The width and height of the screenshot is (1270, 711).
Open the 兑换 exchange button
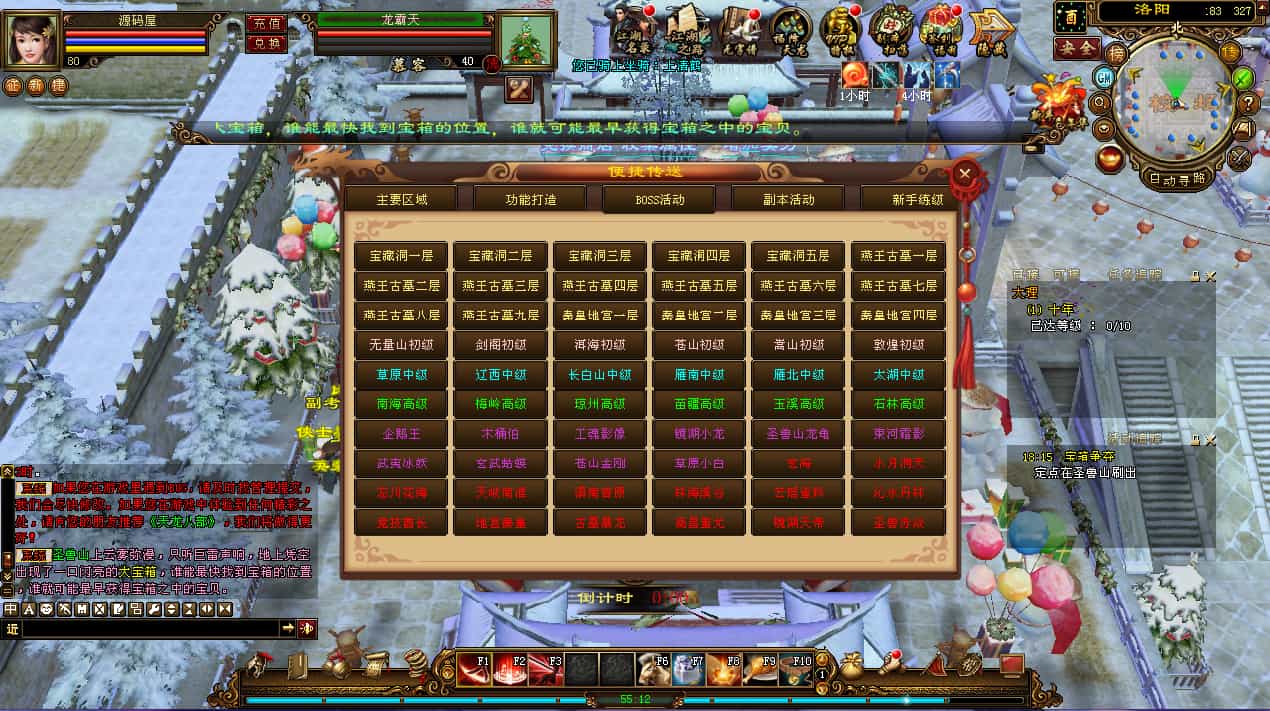tap(265, 43)
